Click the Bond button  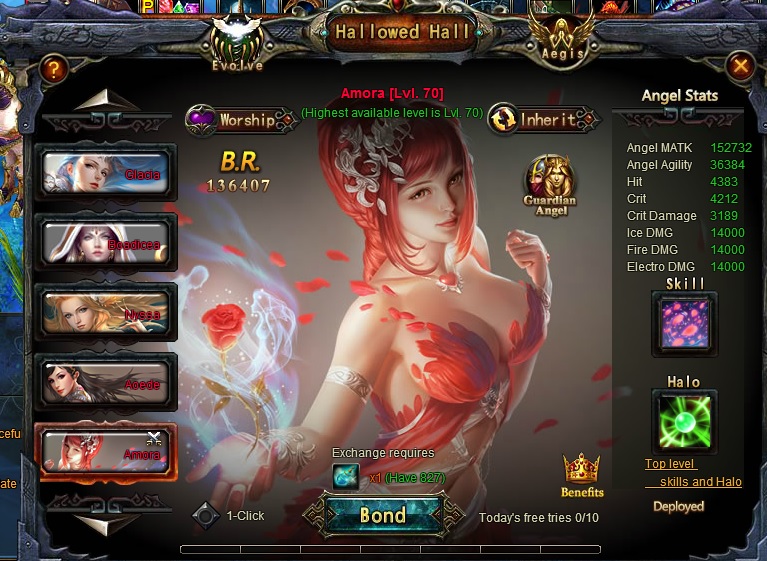point(383,515)
